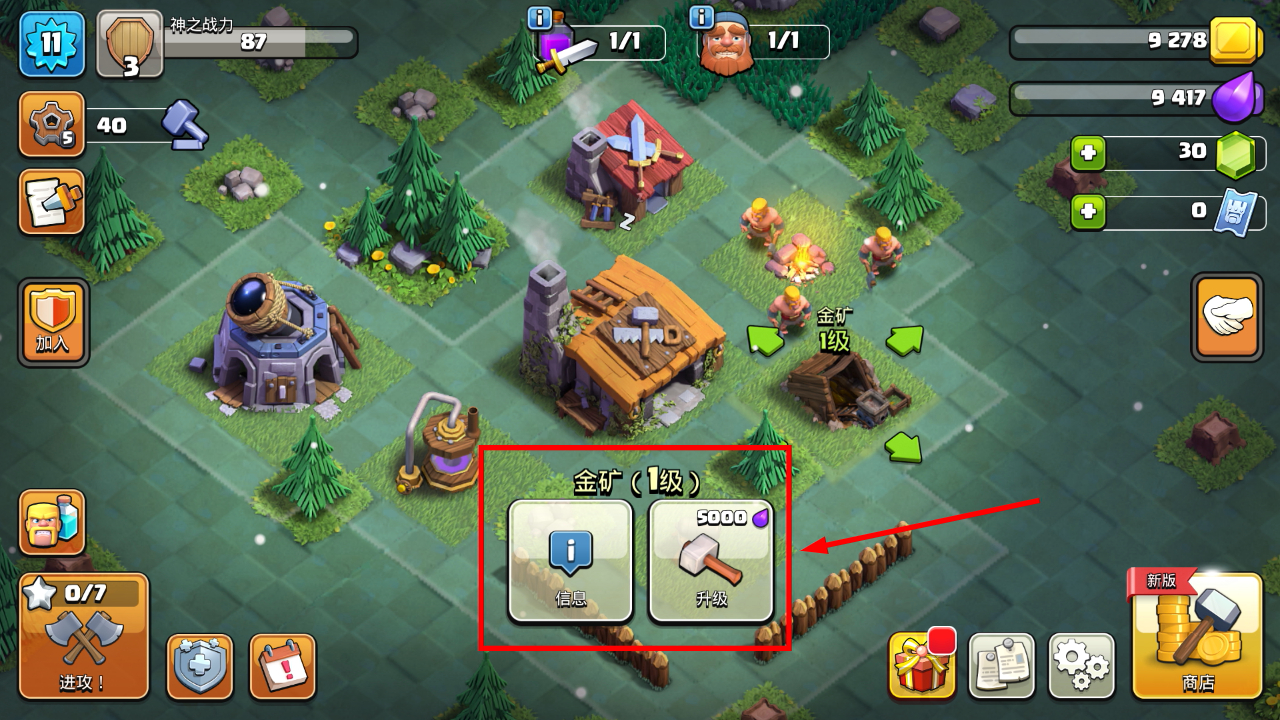Open the wooden league shield badge
Screen dimensions: 1280x720
coord(130,44)
